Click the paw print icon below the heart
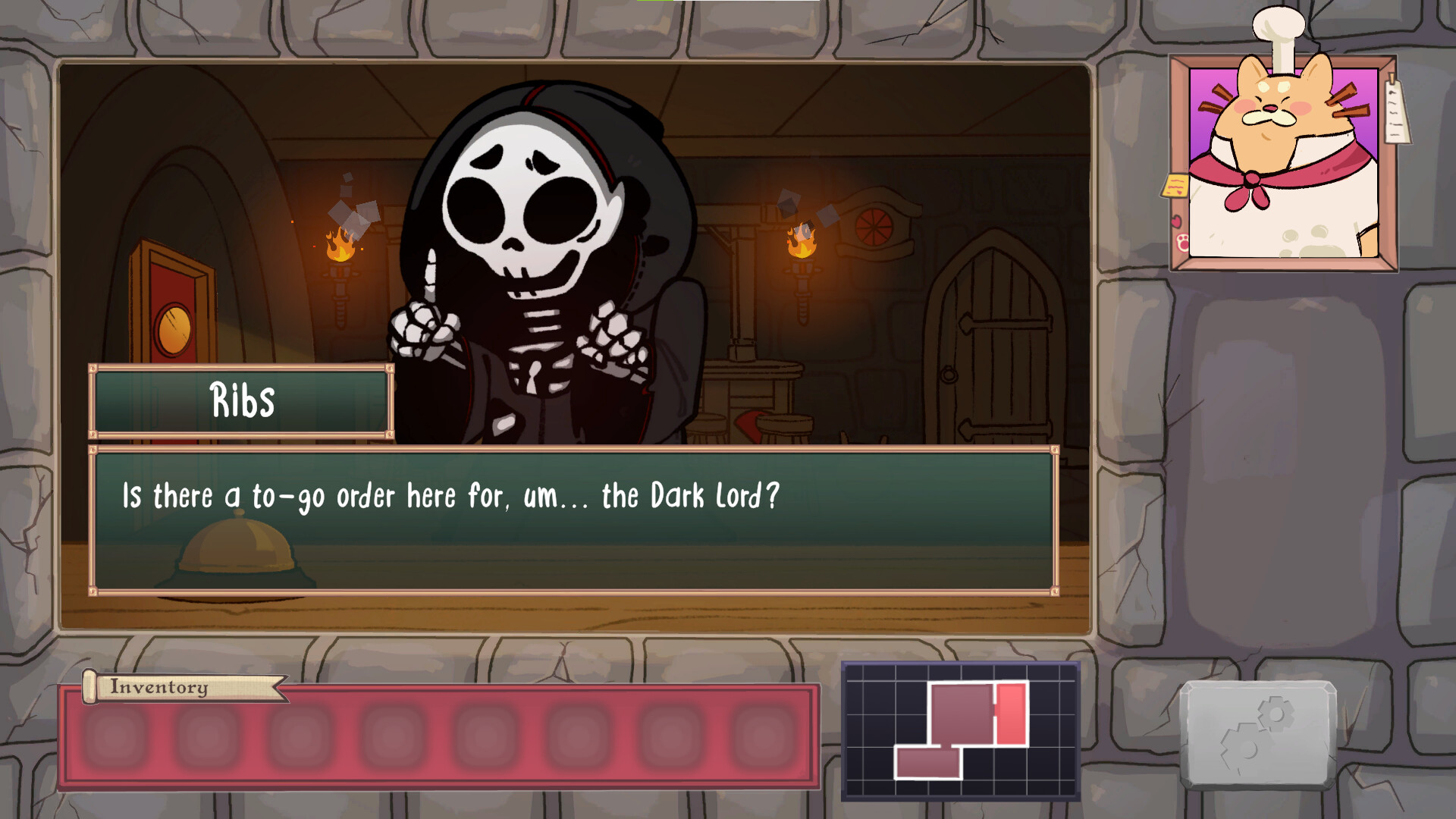This screenshot has height=819, width=1456. point(1182,242)
